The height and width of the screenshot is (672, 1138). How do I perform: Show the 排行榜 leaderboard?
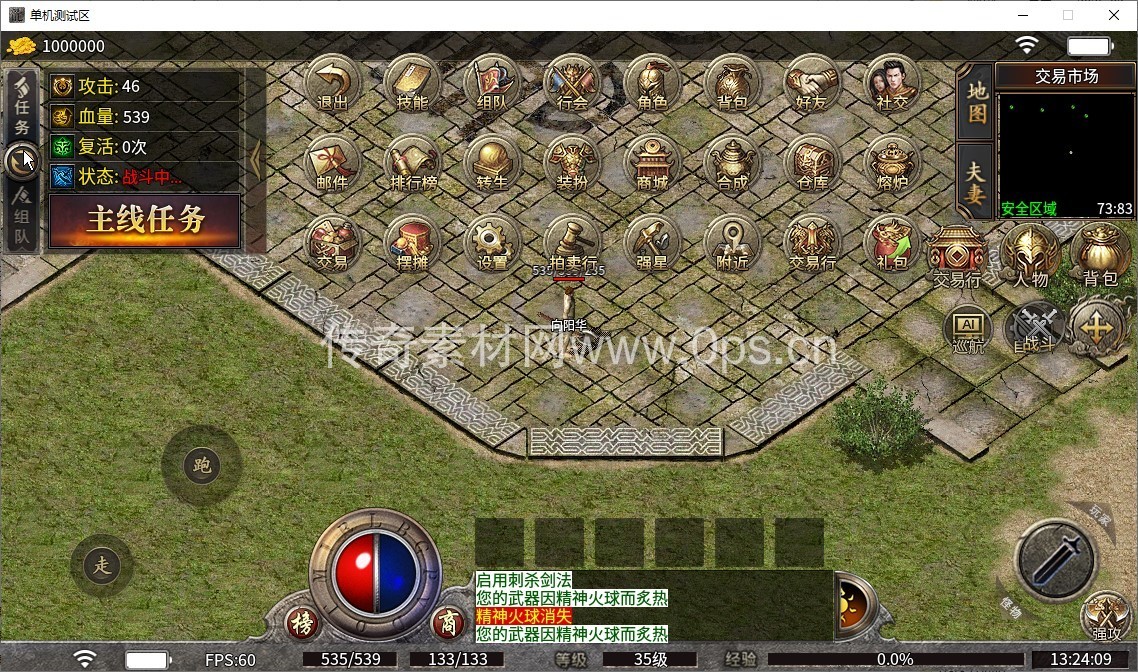coord(412,163)
